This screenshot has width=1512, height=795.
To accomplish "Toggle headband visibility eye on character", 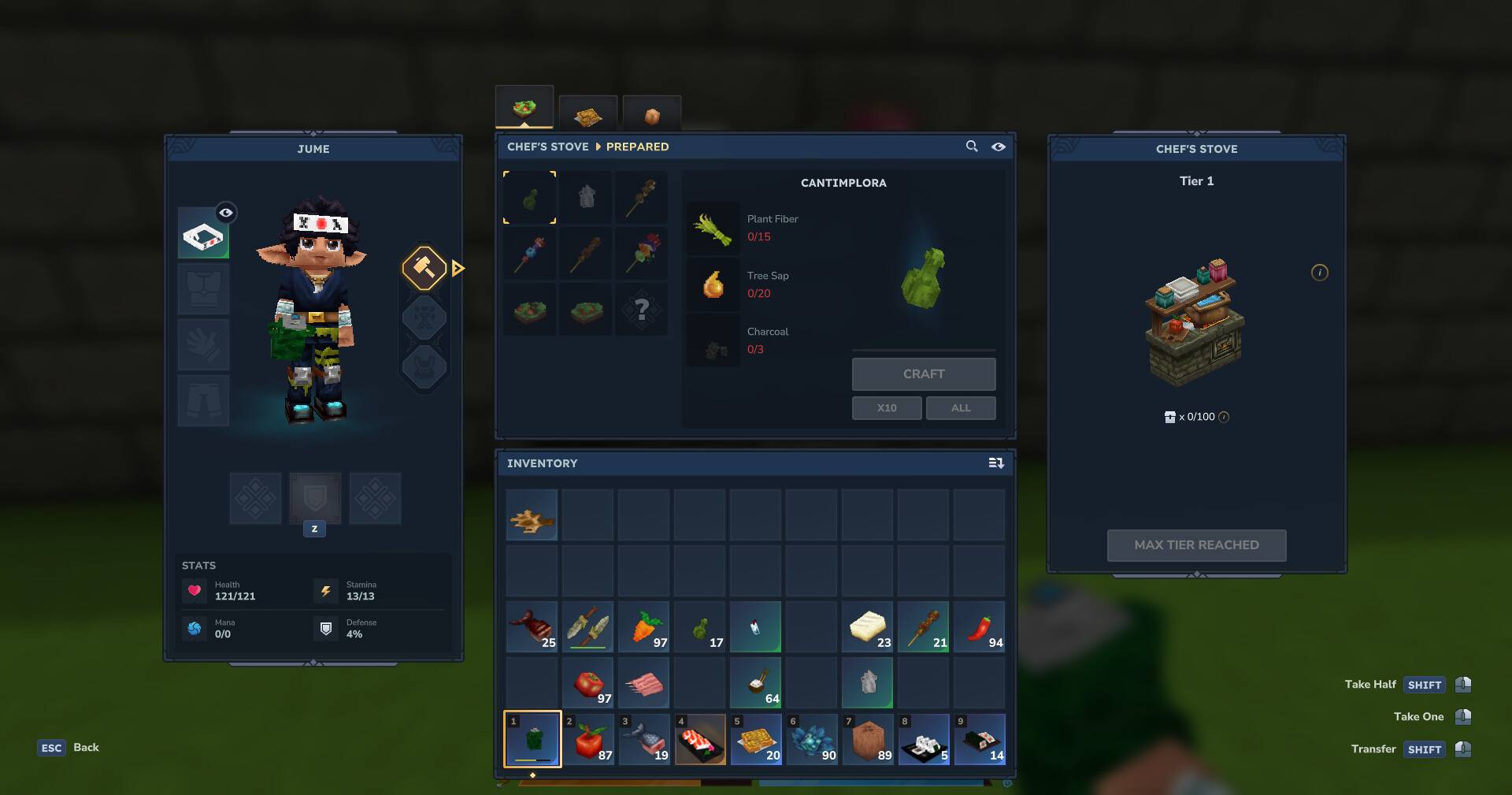I will click(226, 213).
